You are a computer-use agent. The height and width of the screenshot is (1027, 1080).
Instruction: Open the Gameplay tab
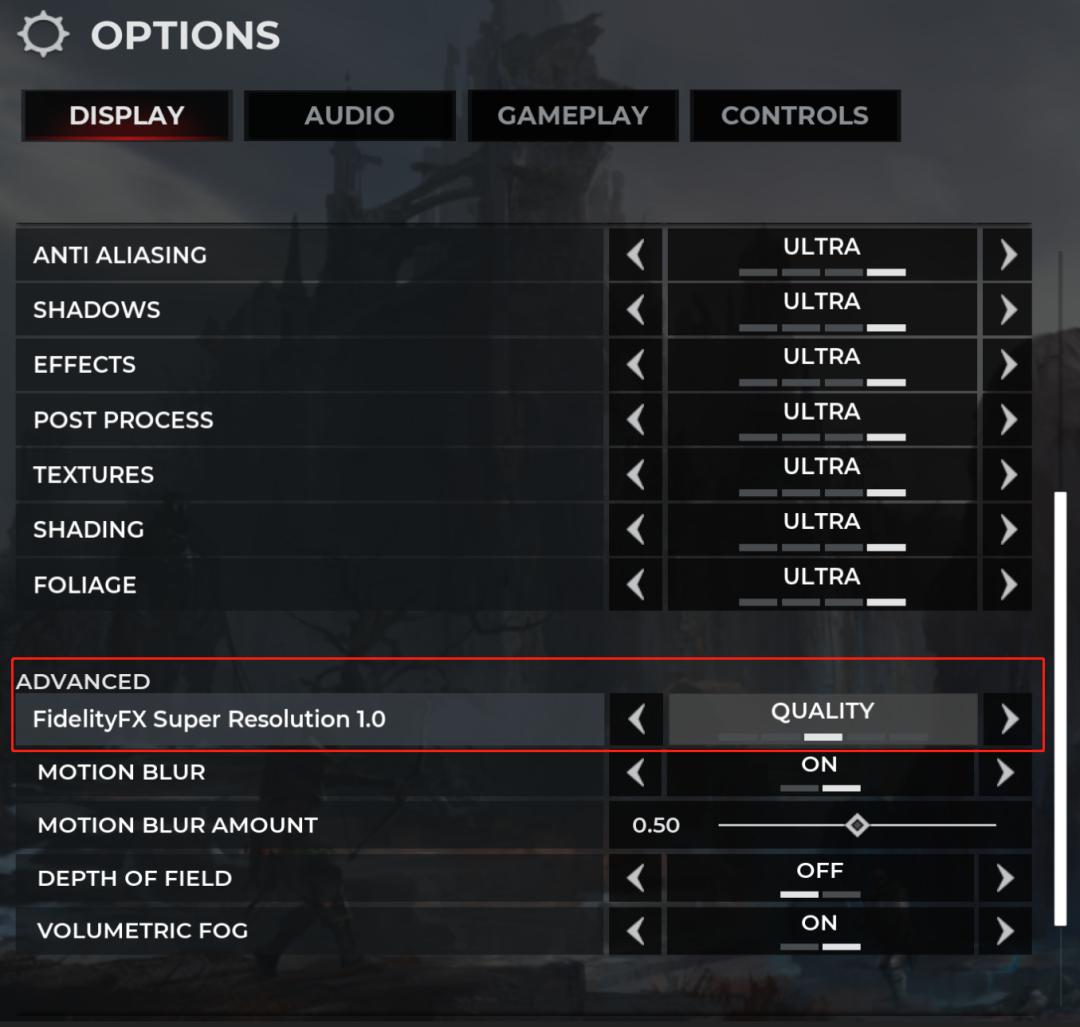(573, 116)
